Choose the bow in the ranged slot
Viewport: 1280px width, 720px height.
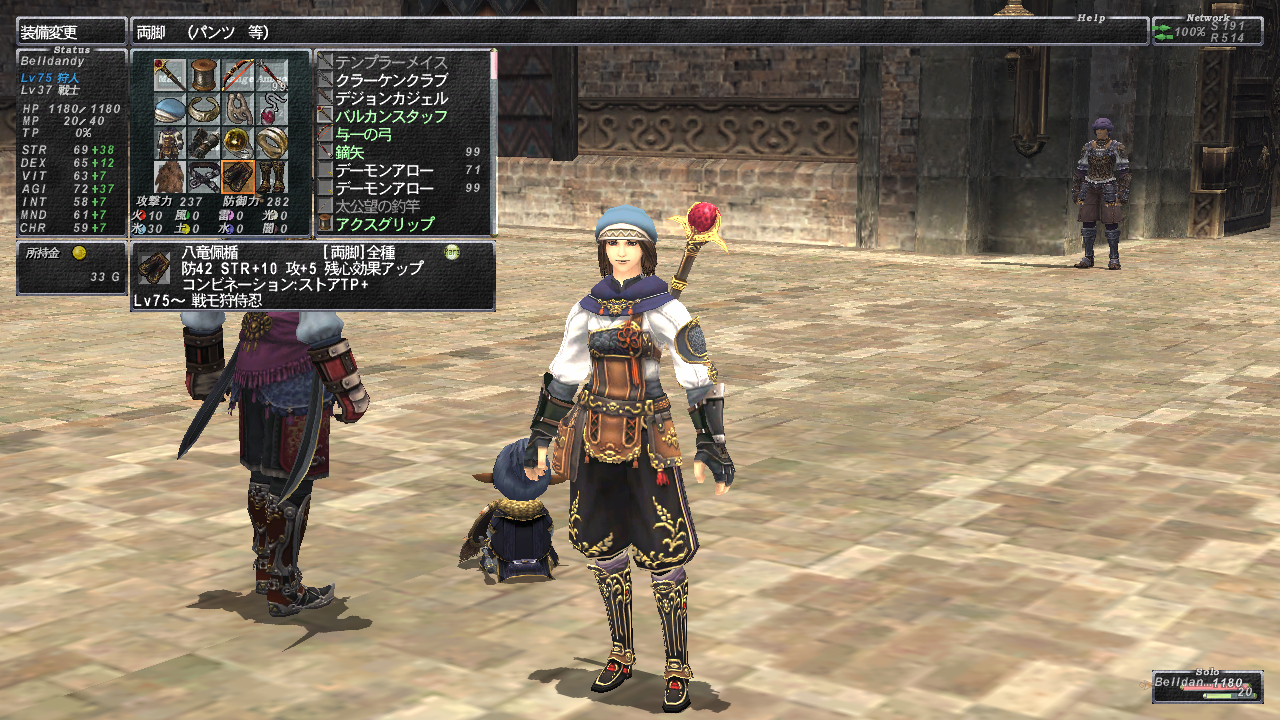(x=238, y=75)
